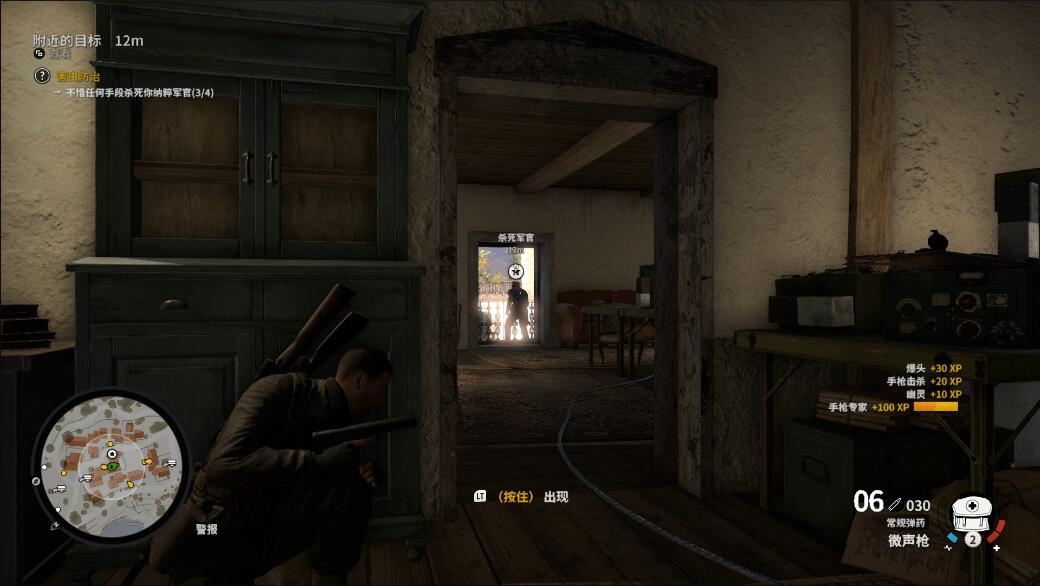Viewport: 1040px width, 586px height.
Task: Click the green player marker on the minimap
Action: (113, 466)
